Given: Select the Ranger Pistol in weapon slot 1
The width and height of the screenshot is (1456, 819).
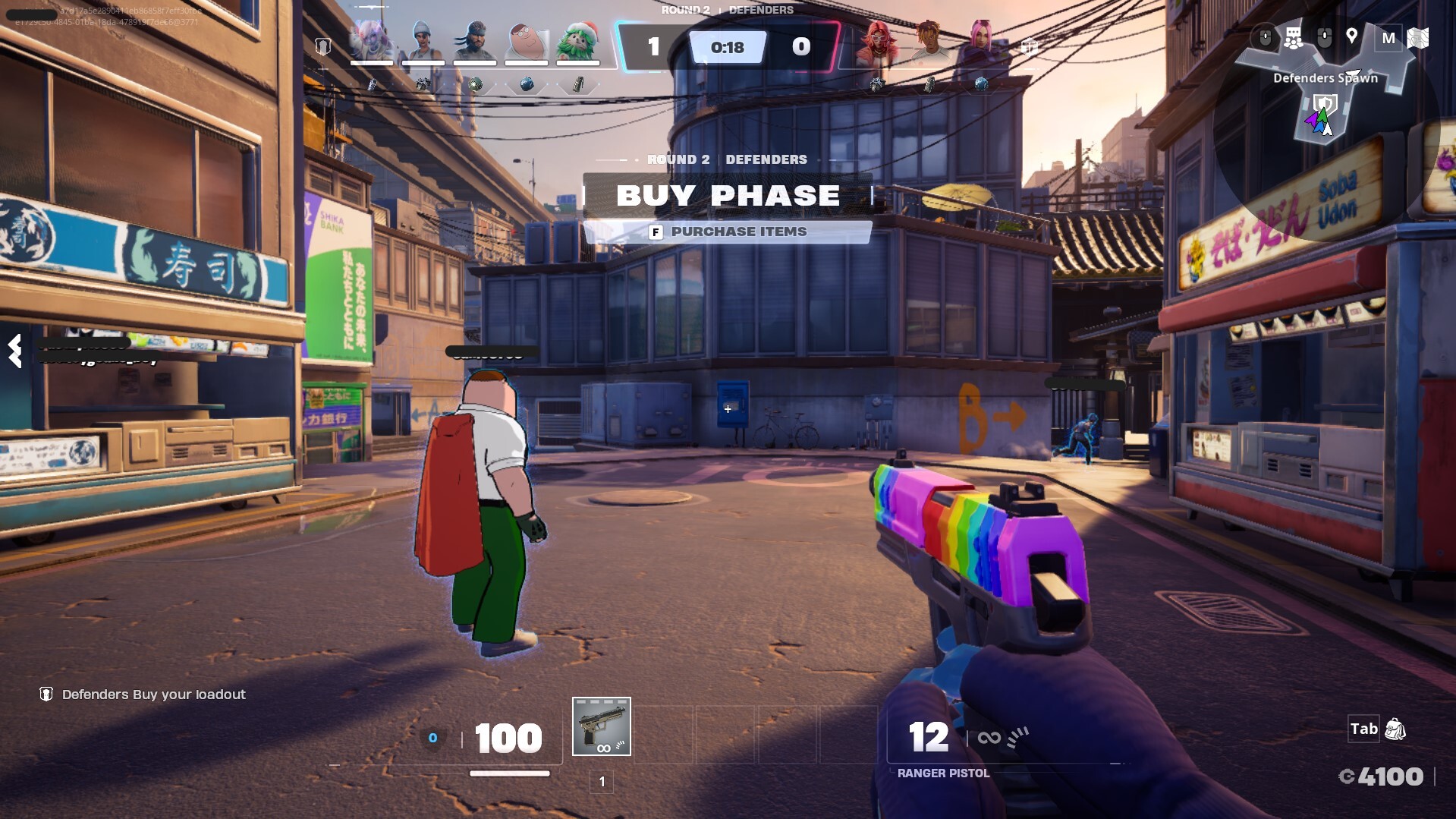Looking at the screenshot, I should point(602,726).
